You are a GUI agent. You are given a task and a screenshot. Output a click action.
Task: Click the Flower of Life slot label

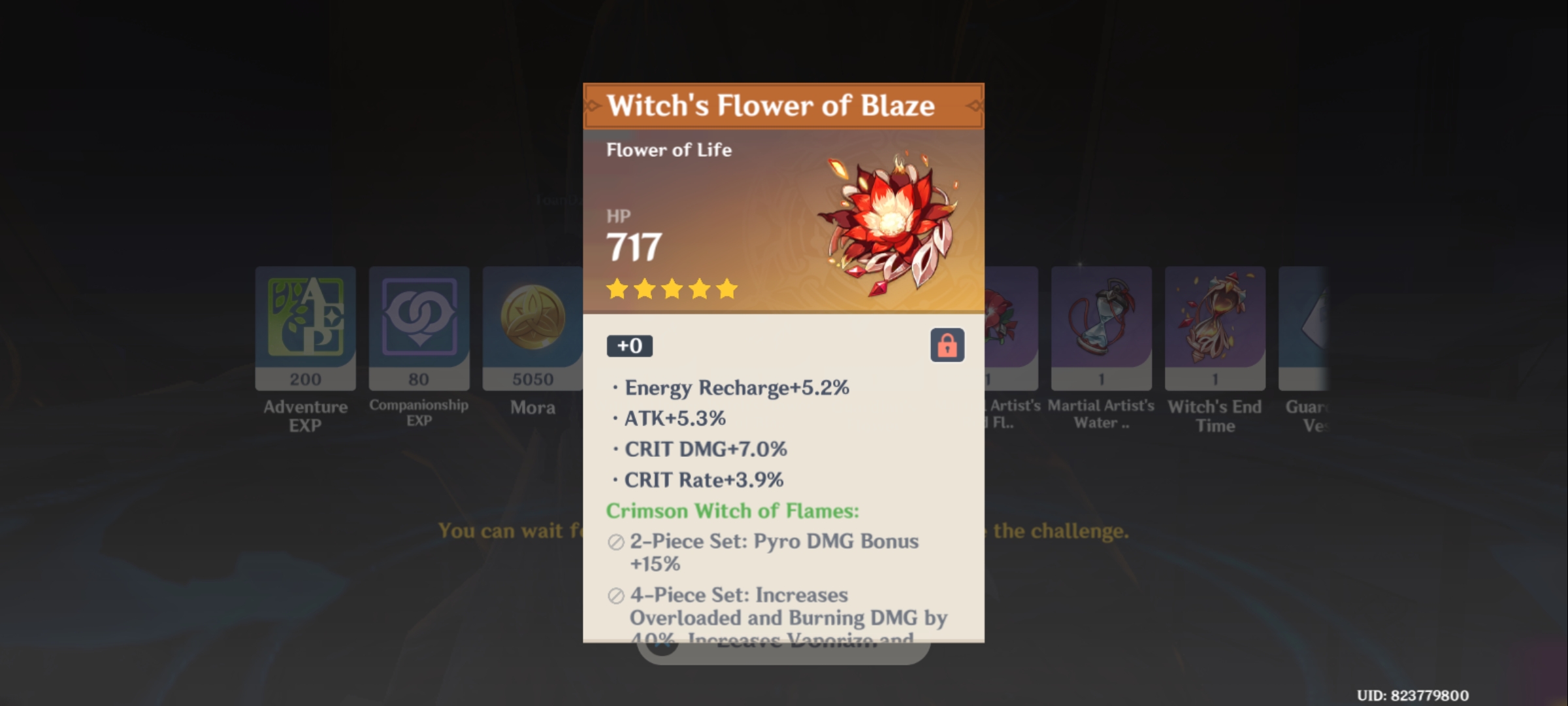click(x=670, y=149)
